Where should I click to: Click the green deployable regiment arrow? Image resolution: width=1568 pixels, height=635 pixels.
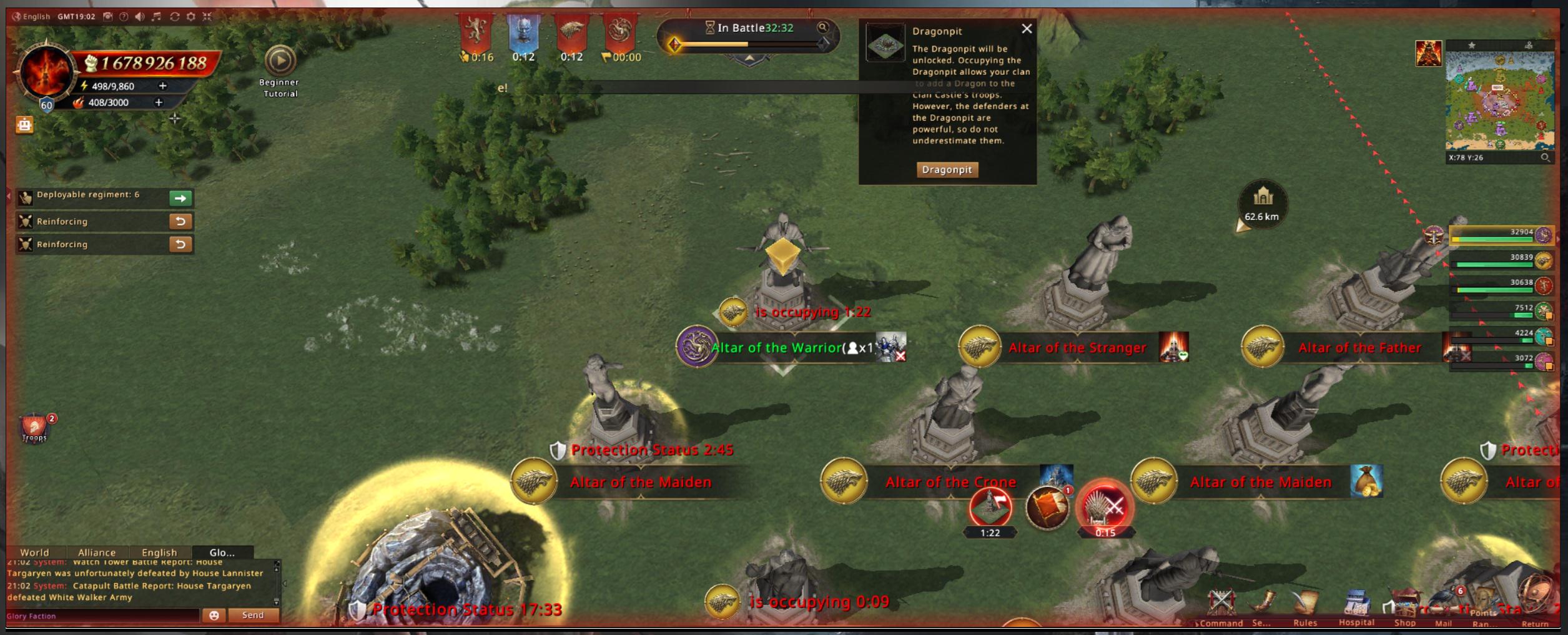(180, 198)
